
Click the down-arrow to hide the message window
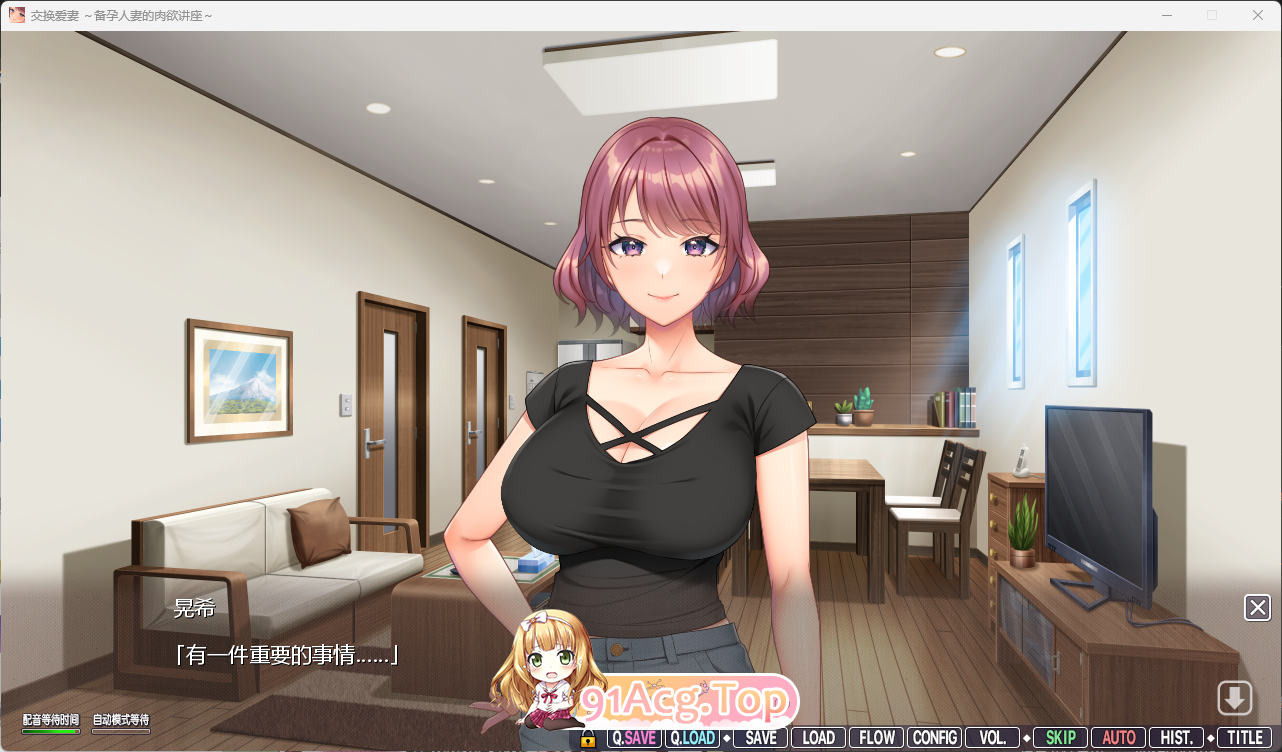click(1236, 697)
